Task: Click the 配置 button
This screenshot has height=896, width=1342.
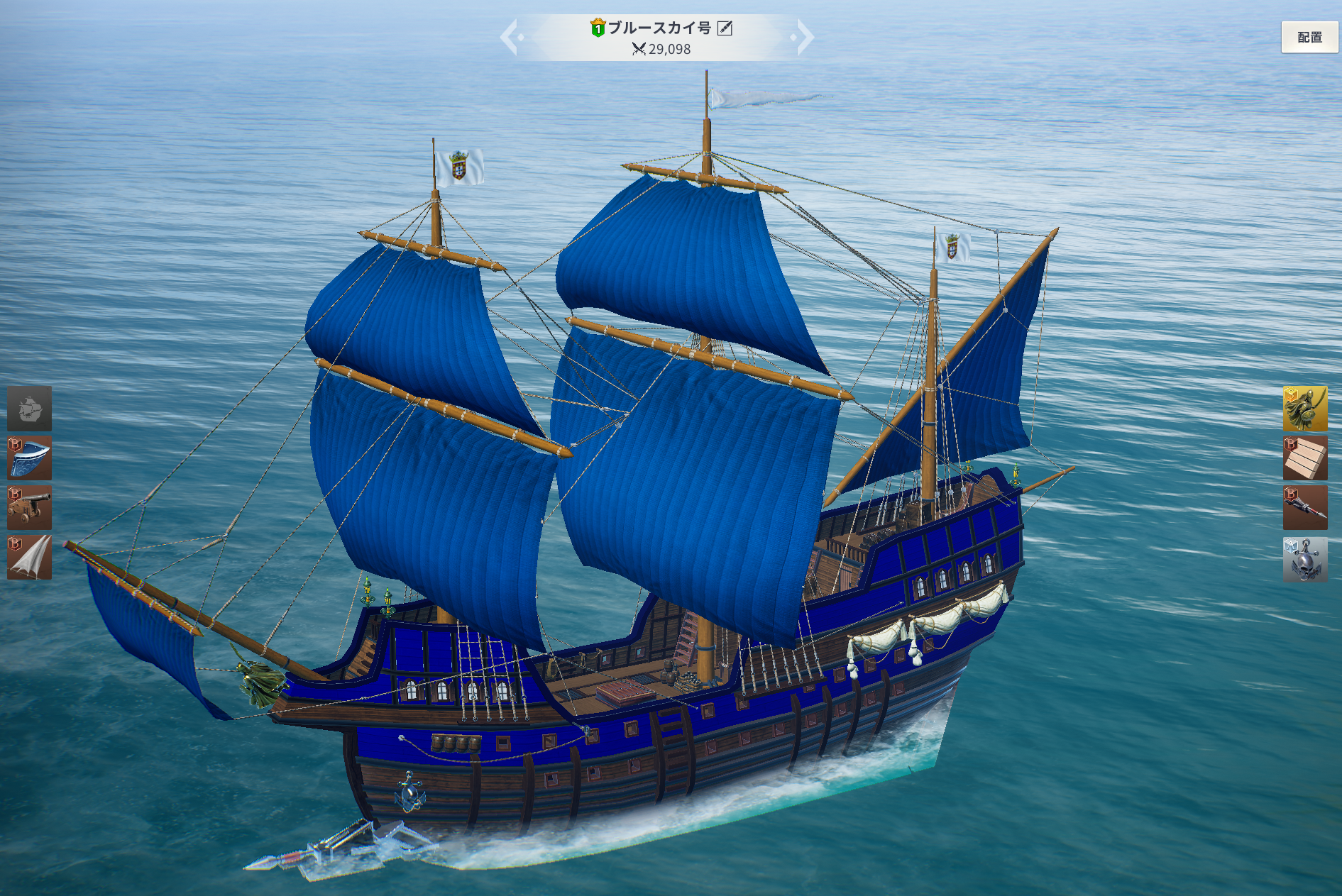Action: coord(1309,37)
